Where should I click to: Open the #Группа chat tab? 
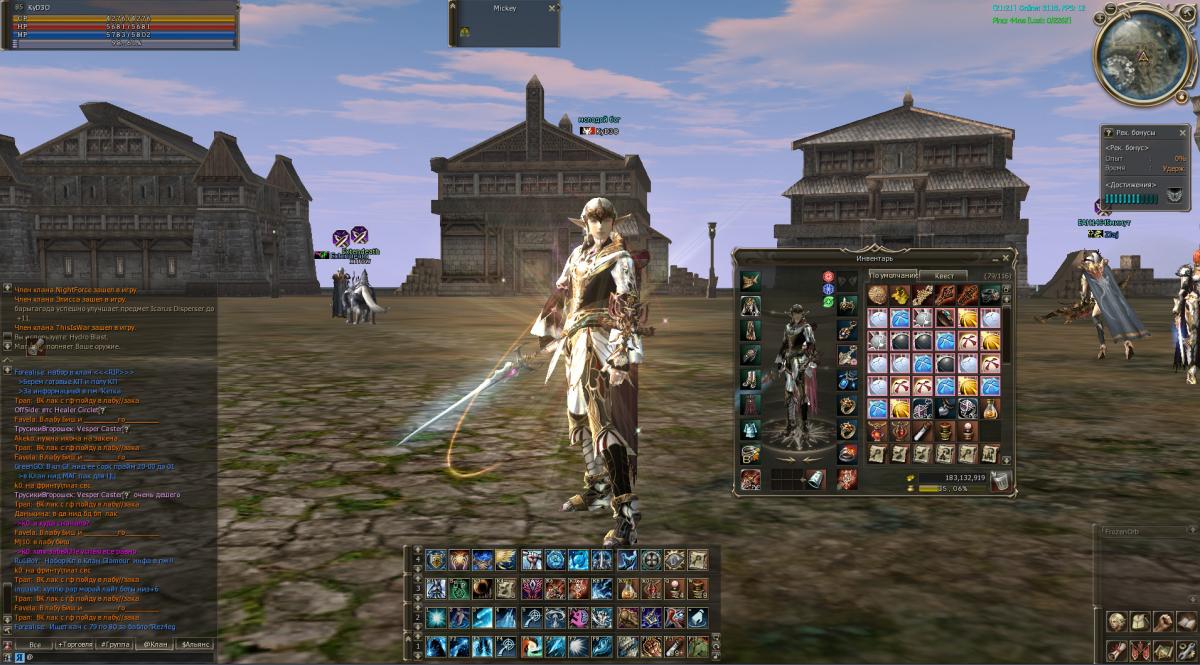pyautogui.click(x=115, y=645)
